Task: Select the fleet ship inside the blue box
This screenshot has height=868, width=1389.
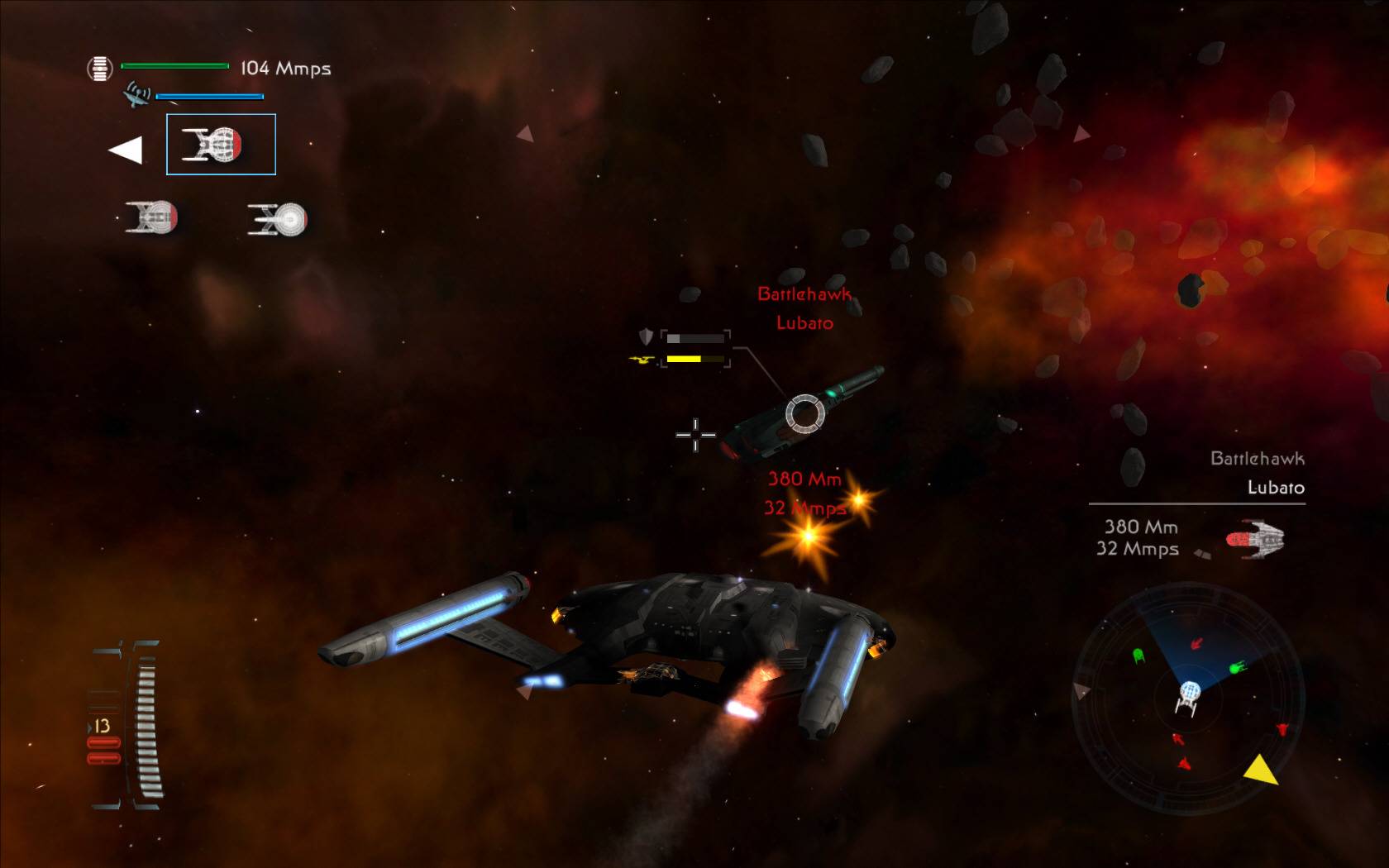Action: pyautogui.click(x=221, y=145)
